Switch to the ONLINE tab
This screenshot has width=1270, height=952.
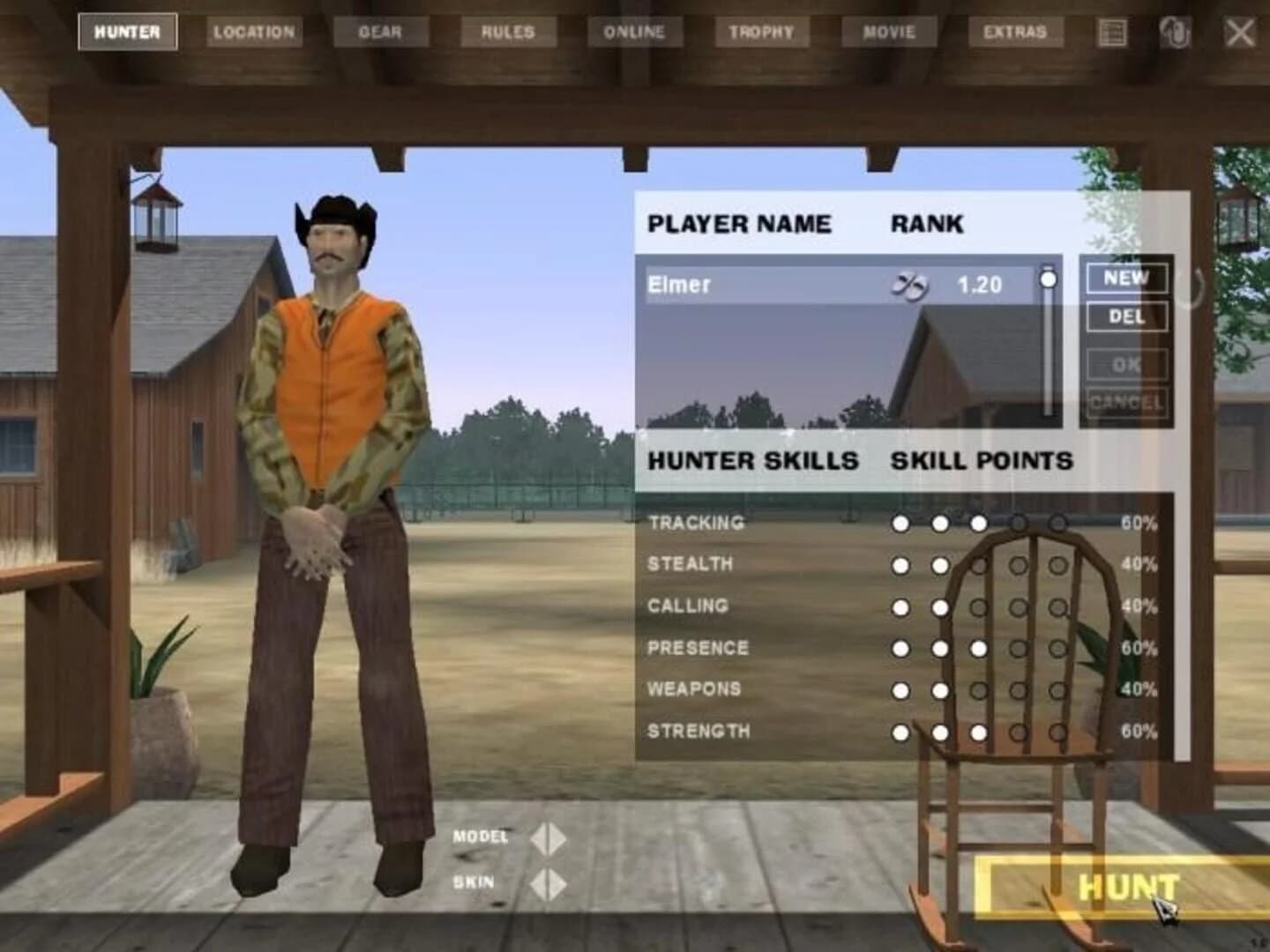coord(634,31)
